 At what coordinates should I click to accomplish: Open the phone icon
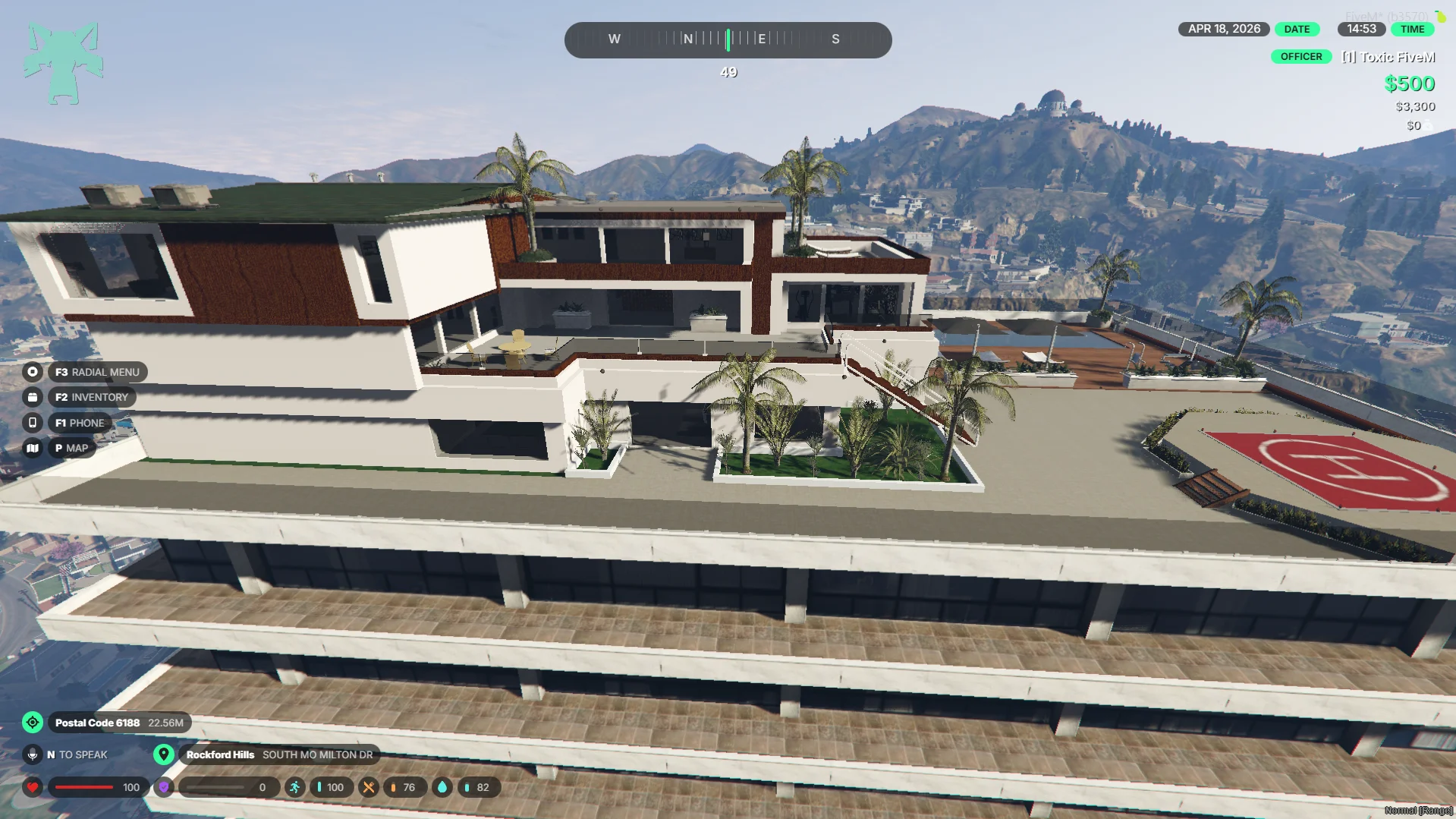pos(33,423)
